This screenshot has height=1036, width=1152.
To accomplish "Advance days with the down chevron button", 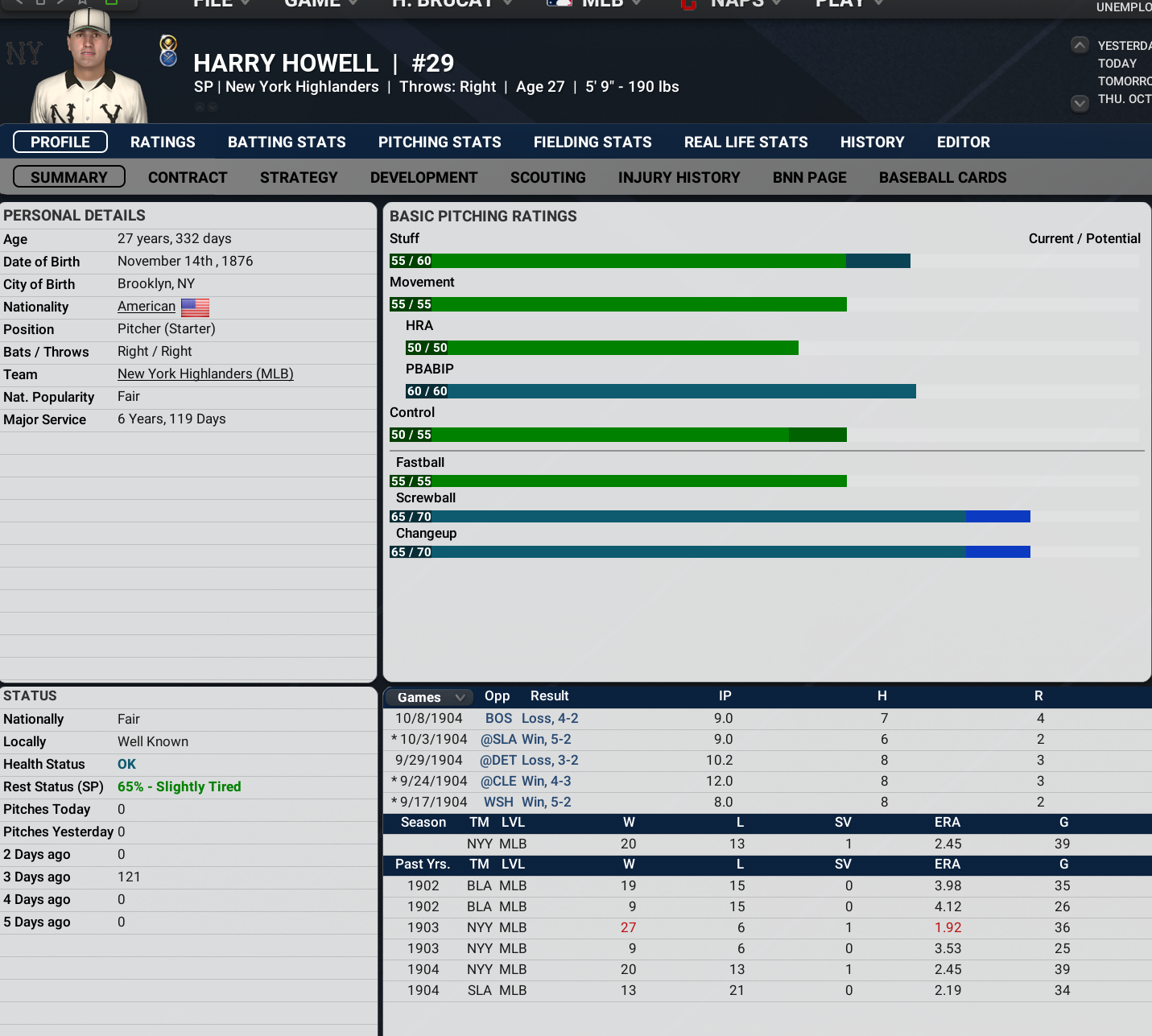I will pos(1080,103).
